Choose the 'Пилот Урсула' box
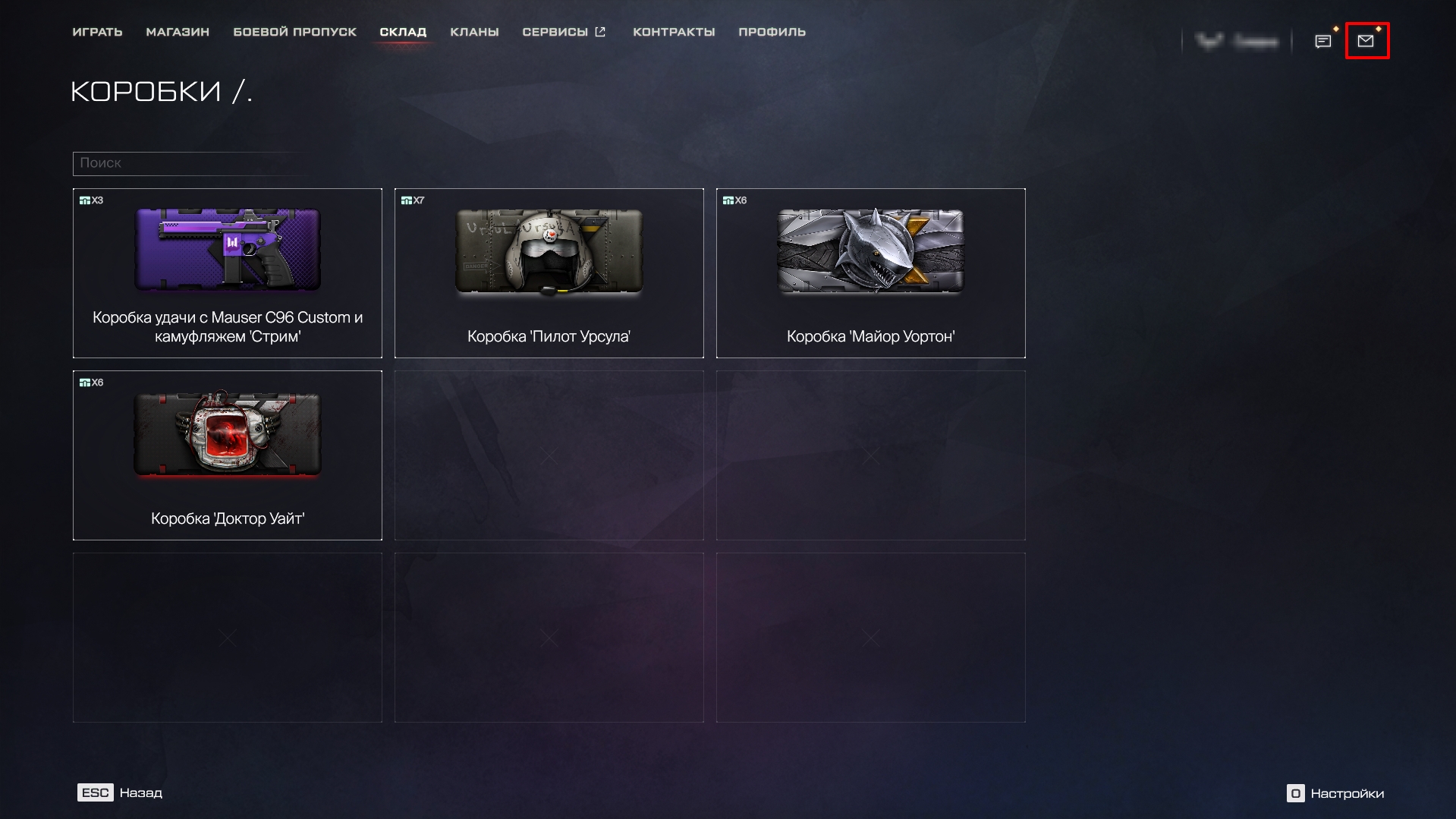This screenshot has height=819, width=1456. point(549,273)
